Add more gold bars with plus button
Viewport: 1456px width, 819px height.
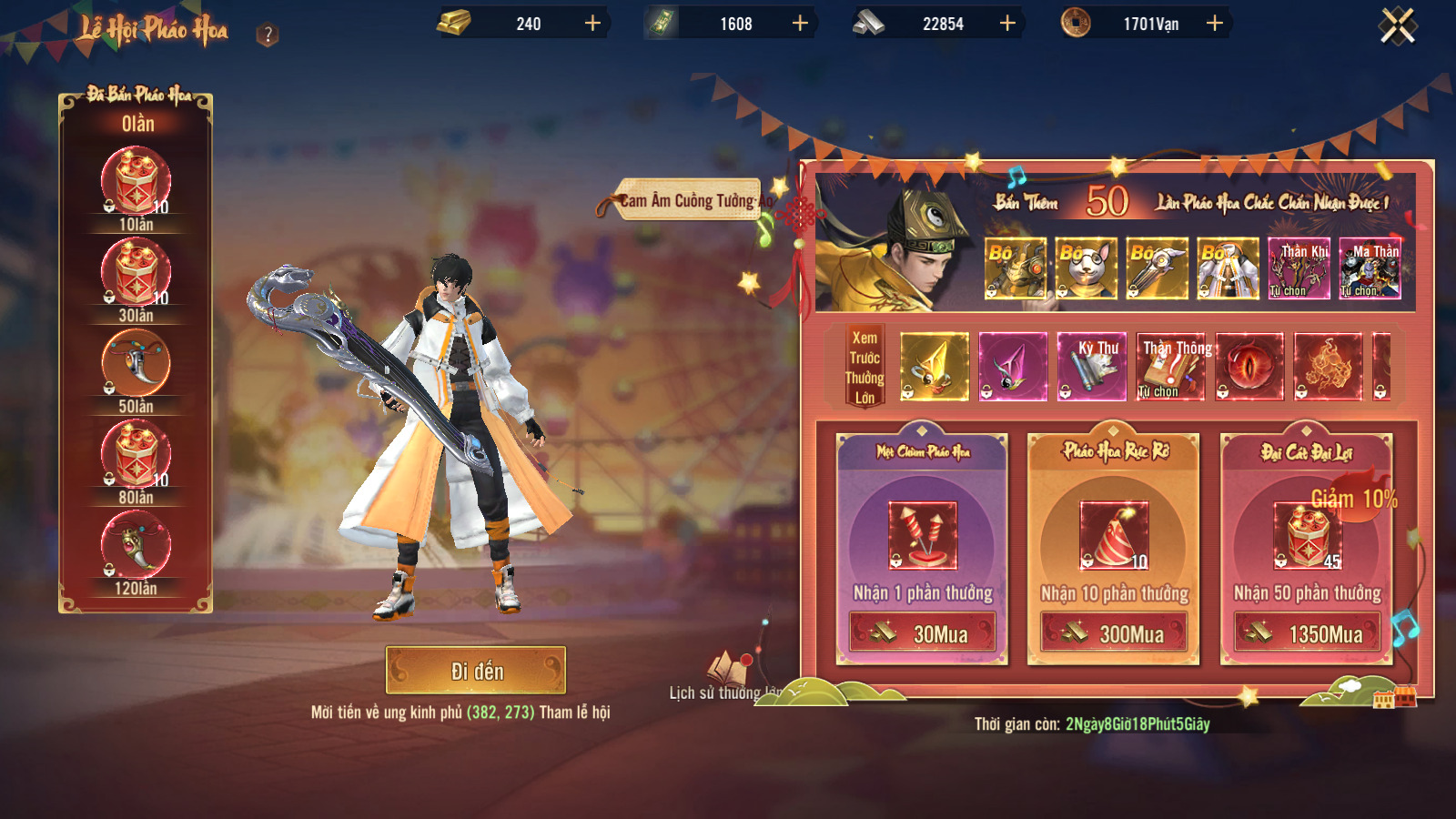tap(592, 24)
